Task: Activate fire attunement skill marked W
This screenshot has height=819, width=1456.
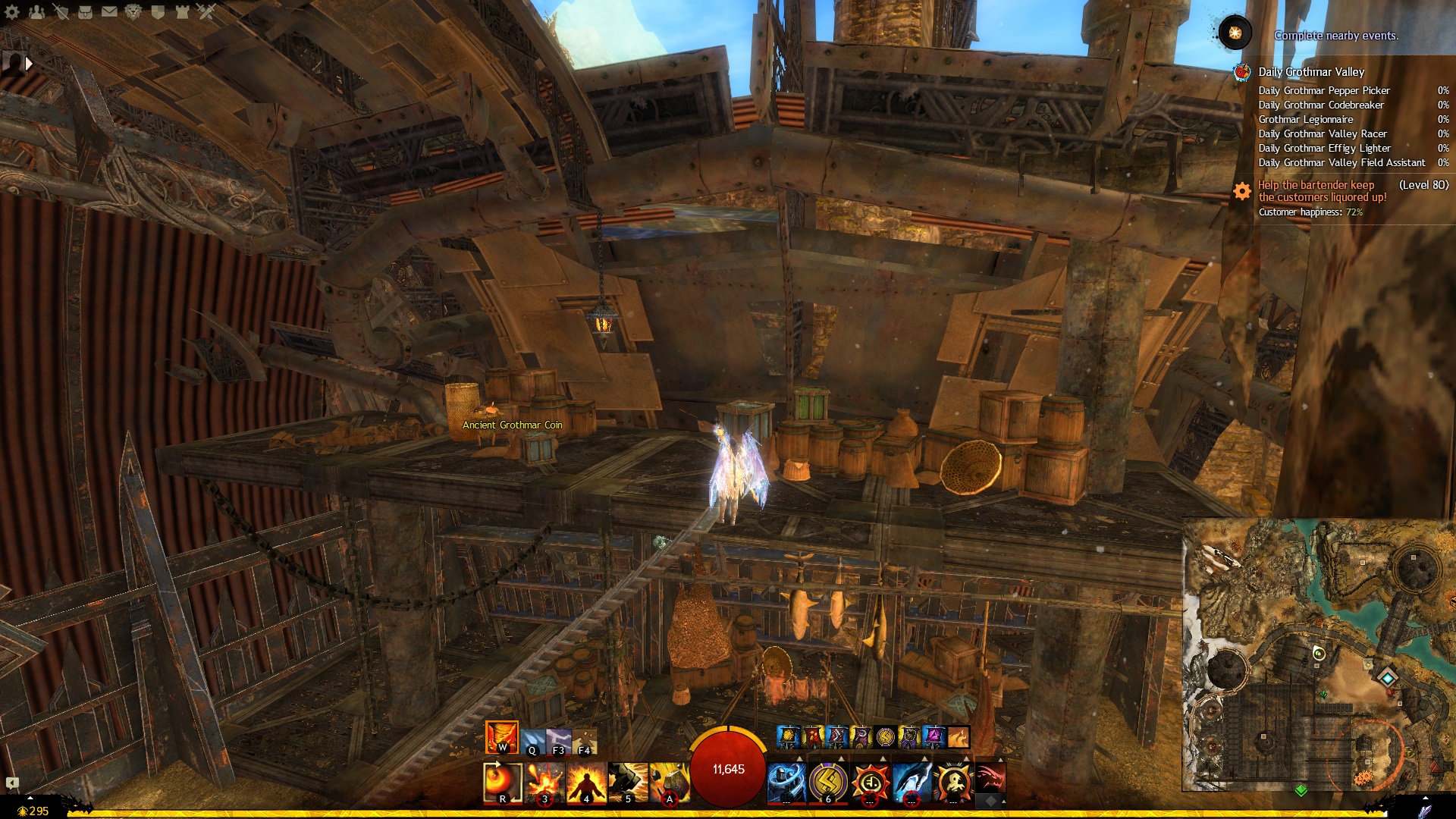Action: (501, 737)
